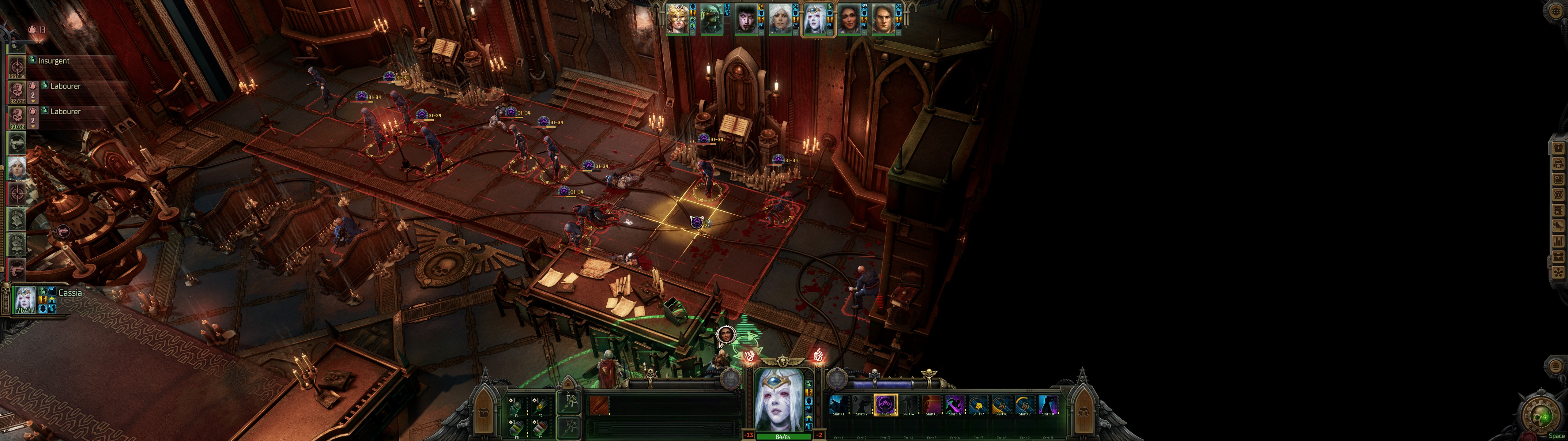Use the F3 yellow-green canister consumable
The image size is (1568, 441).
(x=517, y=428)
